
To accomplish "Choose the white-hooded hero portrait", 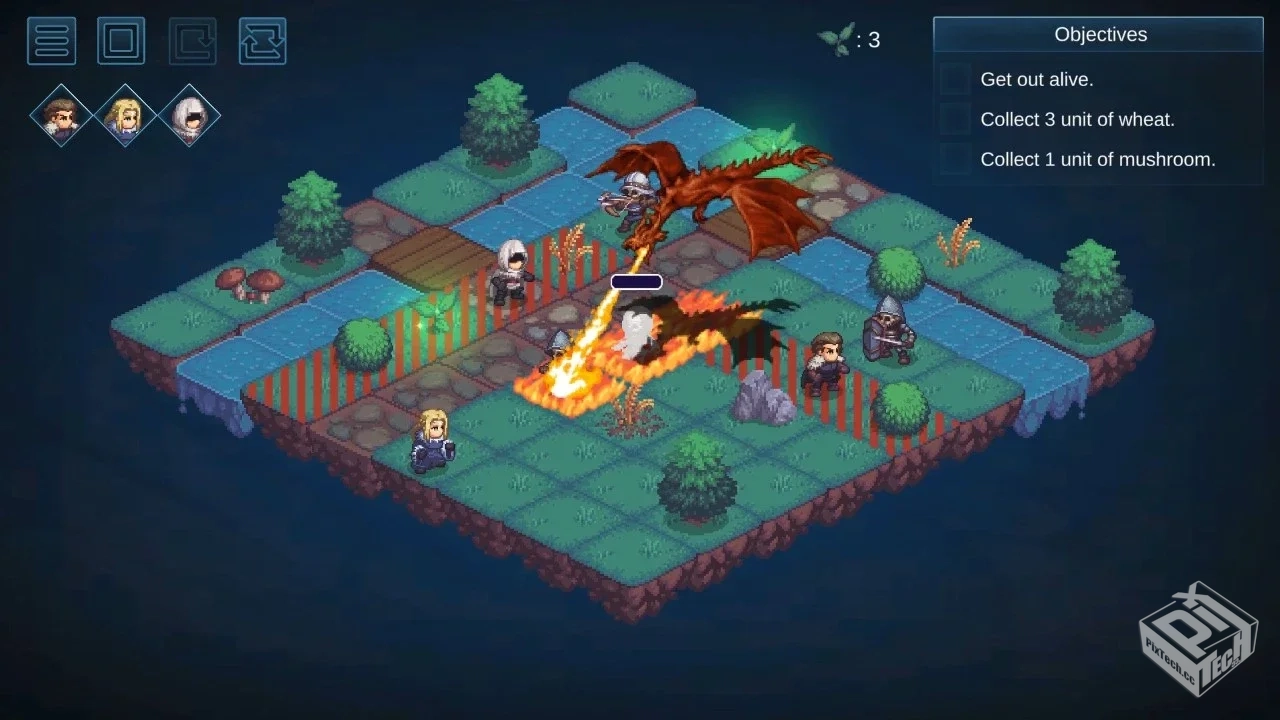I will pos(189,116).
